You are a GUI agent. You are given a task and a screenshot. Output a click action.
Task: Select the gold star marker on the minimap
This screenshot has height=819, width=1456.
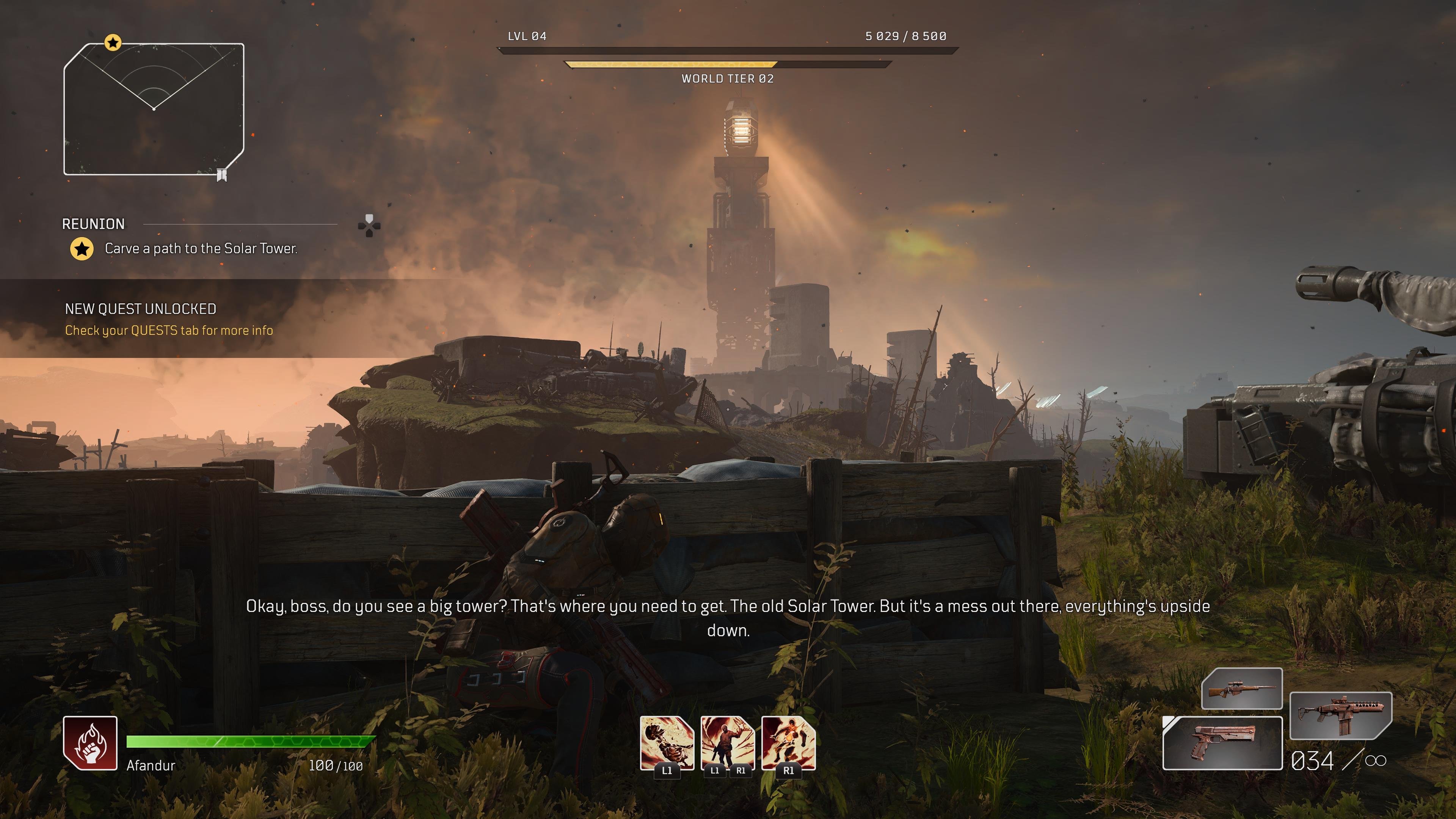[x=113, y=42]
